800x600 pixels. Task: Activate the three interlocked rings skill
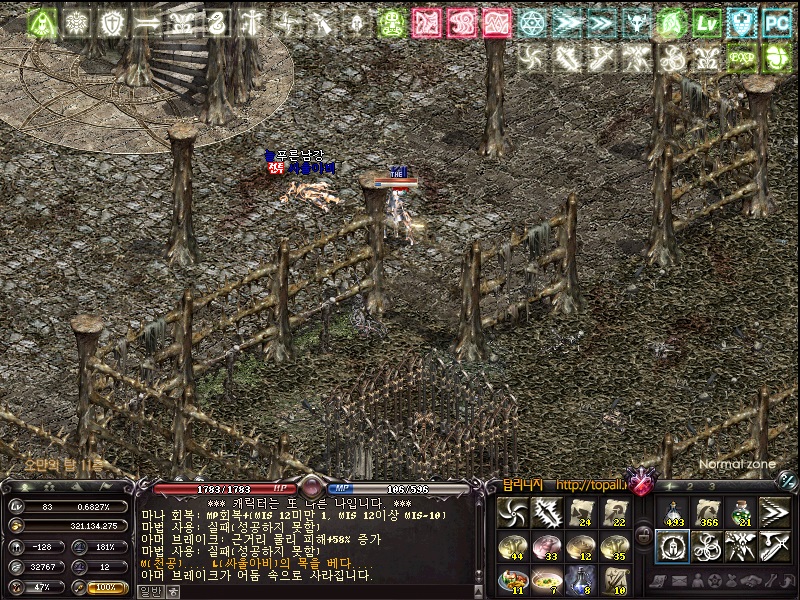tap(706, 546)
